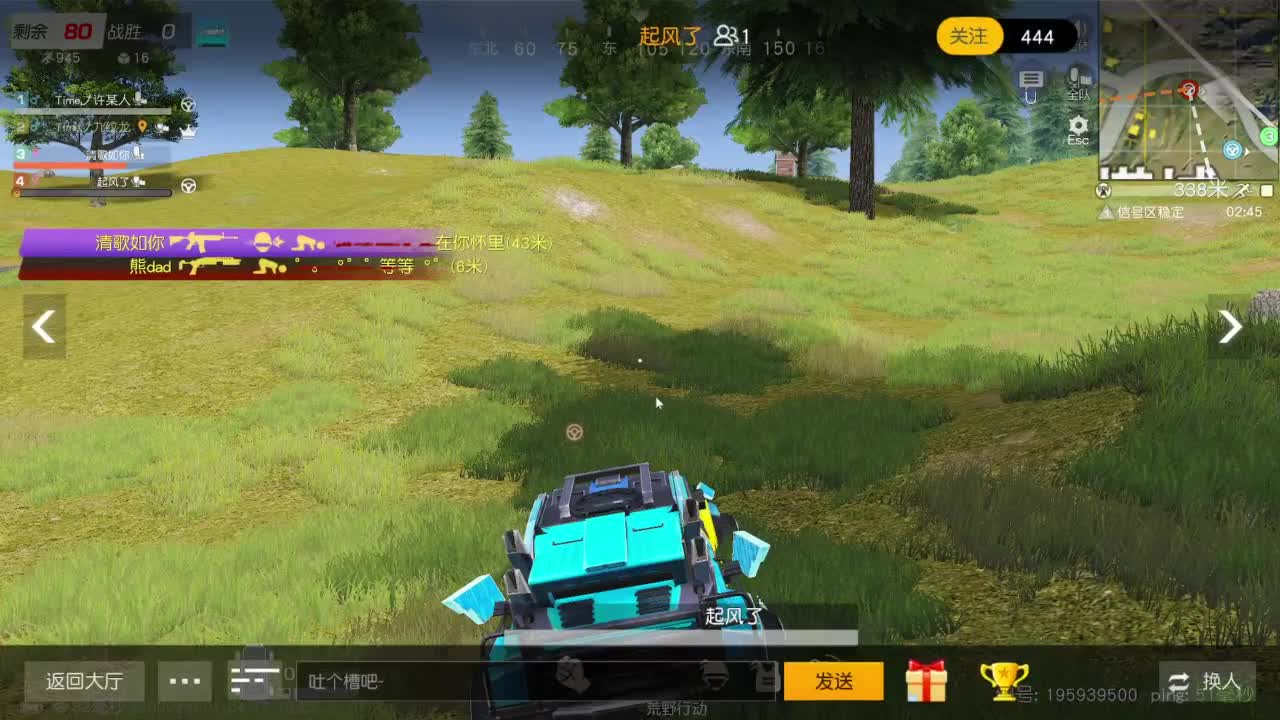Screen dimensions: 1280x720
Task: Click the gift box icon beside Send
Action: coord(926,681)
